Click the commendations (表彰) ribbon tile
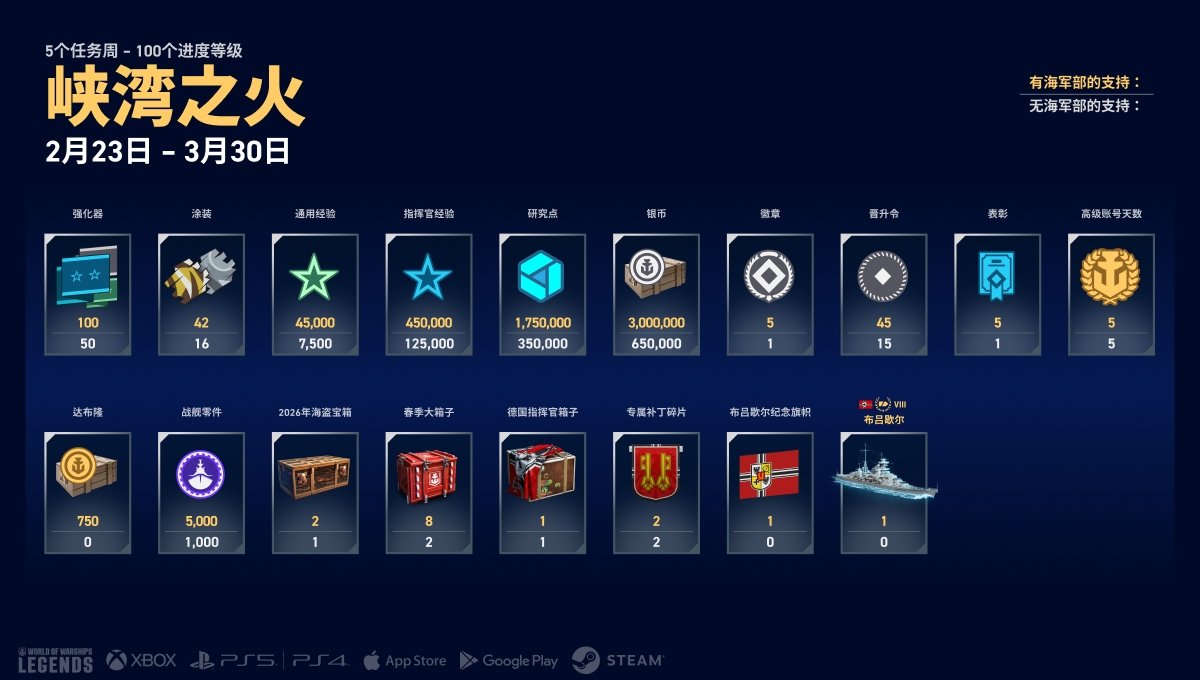The width and height of the screenshot is (1200, 680). pyautogui.click(x=997, y=294)
